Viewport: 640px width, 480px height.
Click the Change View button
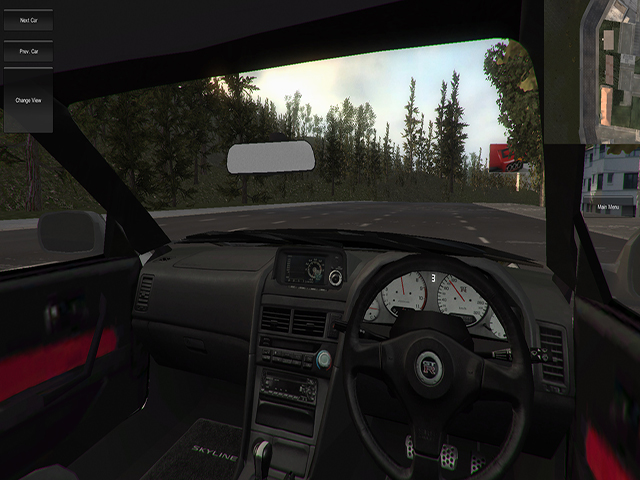click(28, 100)
